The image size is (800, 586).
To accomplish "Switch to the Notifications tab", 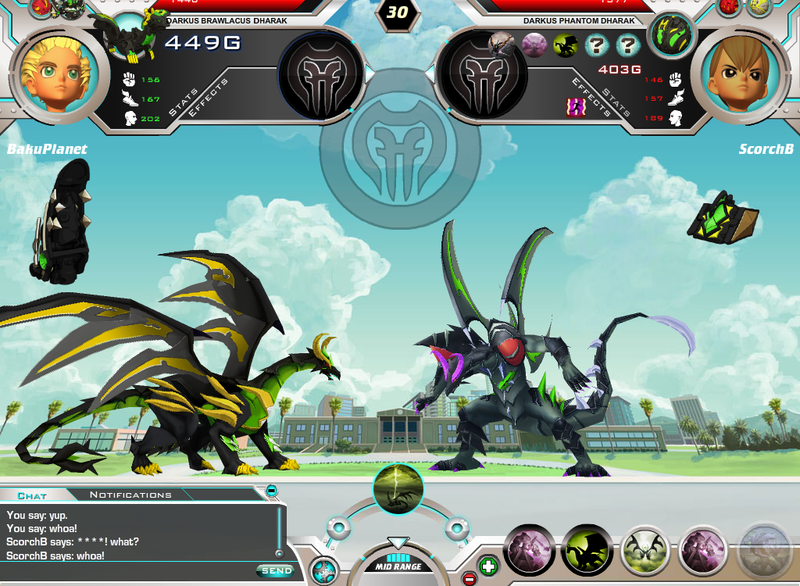I will (130, 495).
